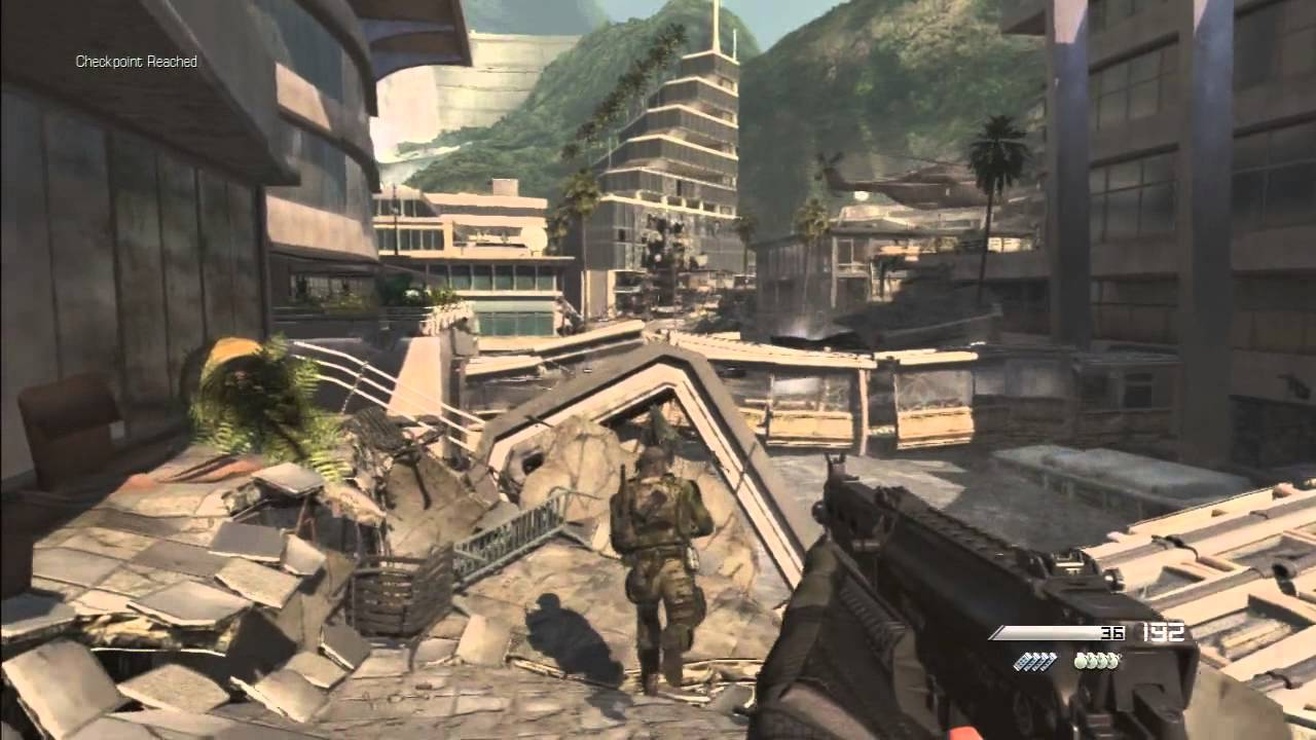1316x740 pixels.
Task: Click the second flashbang icon in the HUD
Action: (x=1032, y=660)
